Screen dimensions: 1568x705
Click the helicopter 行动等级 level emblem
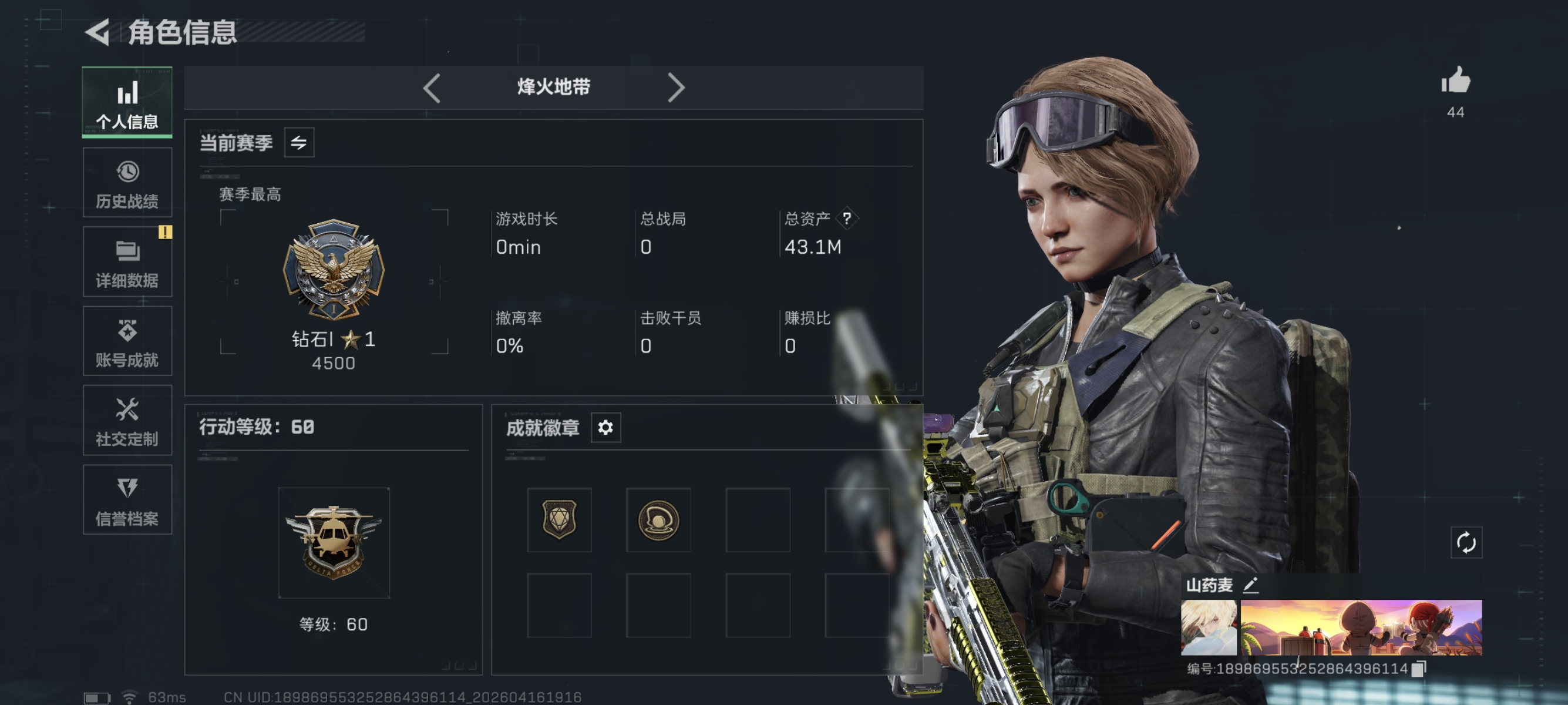334,542
